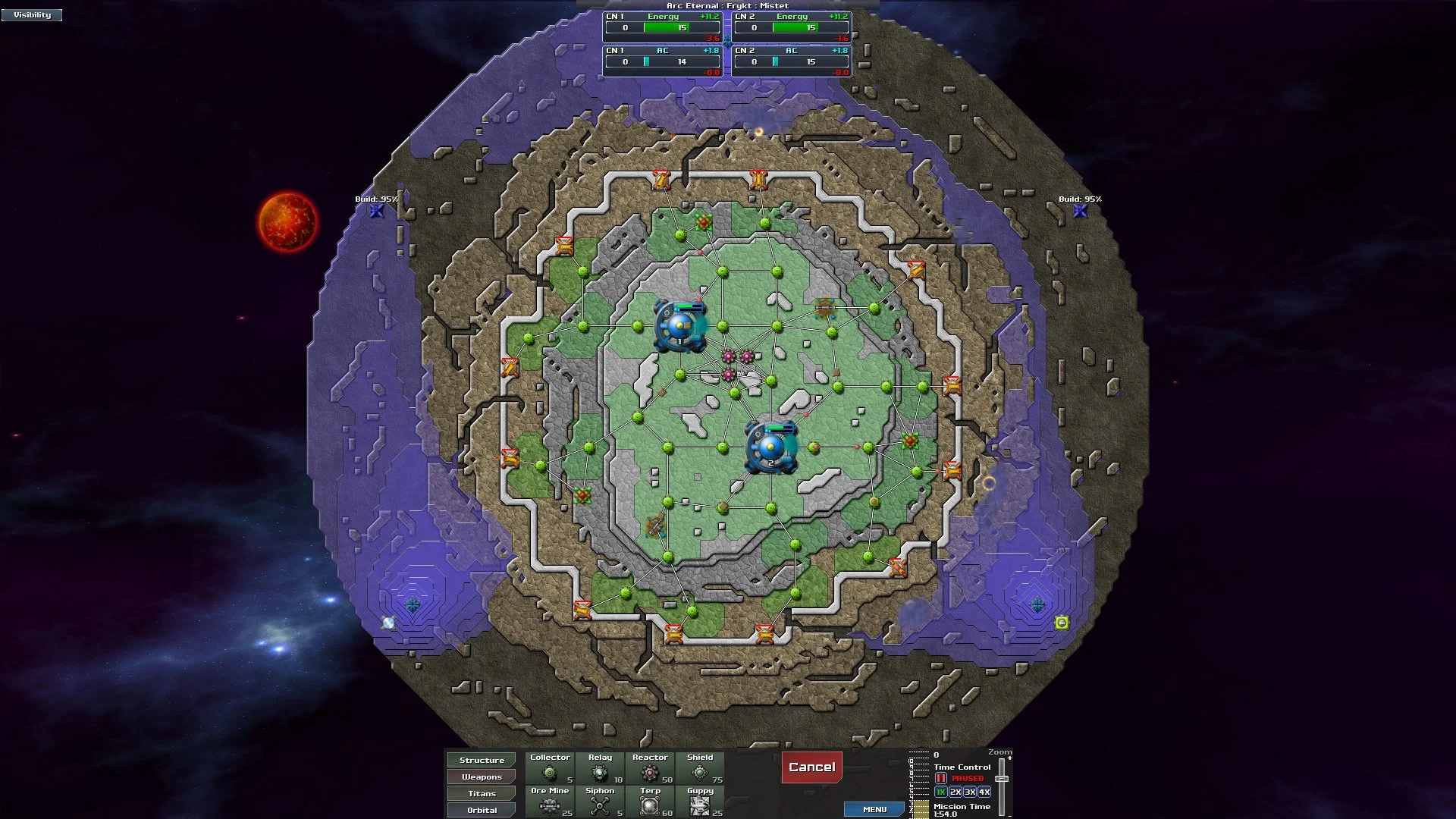The width and height of the screenshot is (1456, 819).
Task: Select the Guppy build icon
Action: click(x=700, y=804)
